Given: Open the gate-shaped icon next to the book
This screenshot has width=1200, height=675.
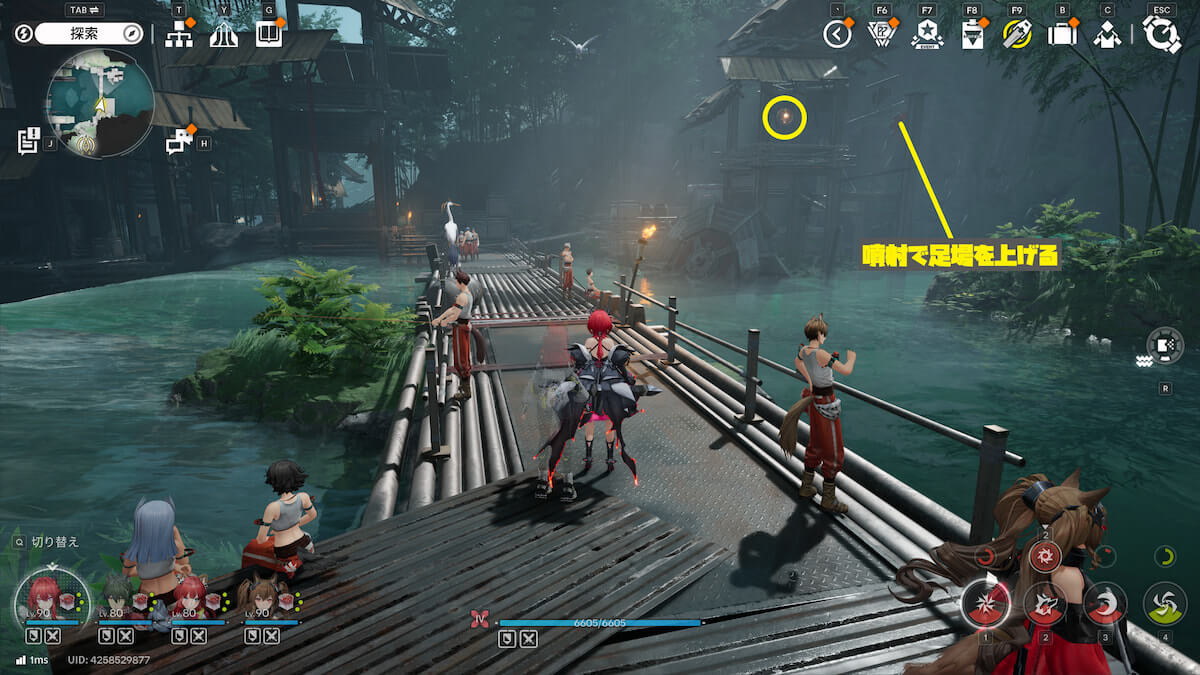Looking at the screenshot, I should 224,35.
